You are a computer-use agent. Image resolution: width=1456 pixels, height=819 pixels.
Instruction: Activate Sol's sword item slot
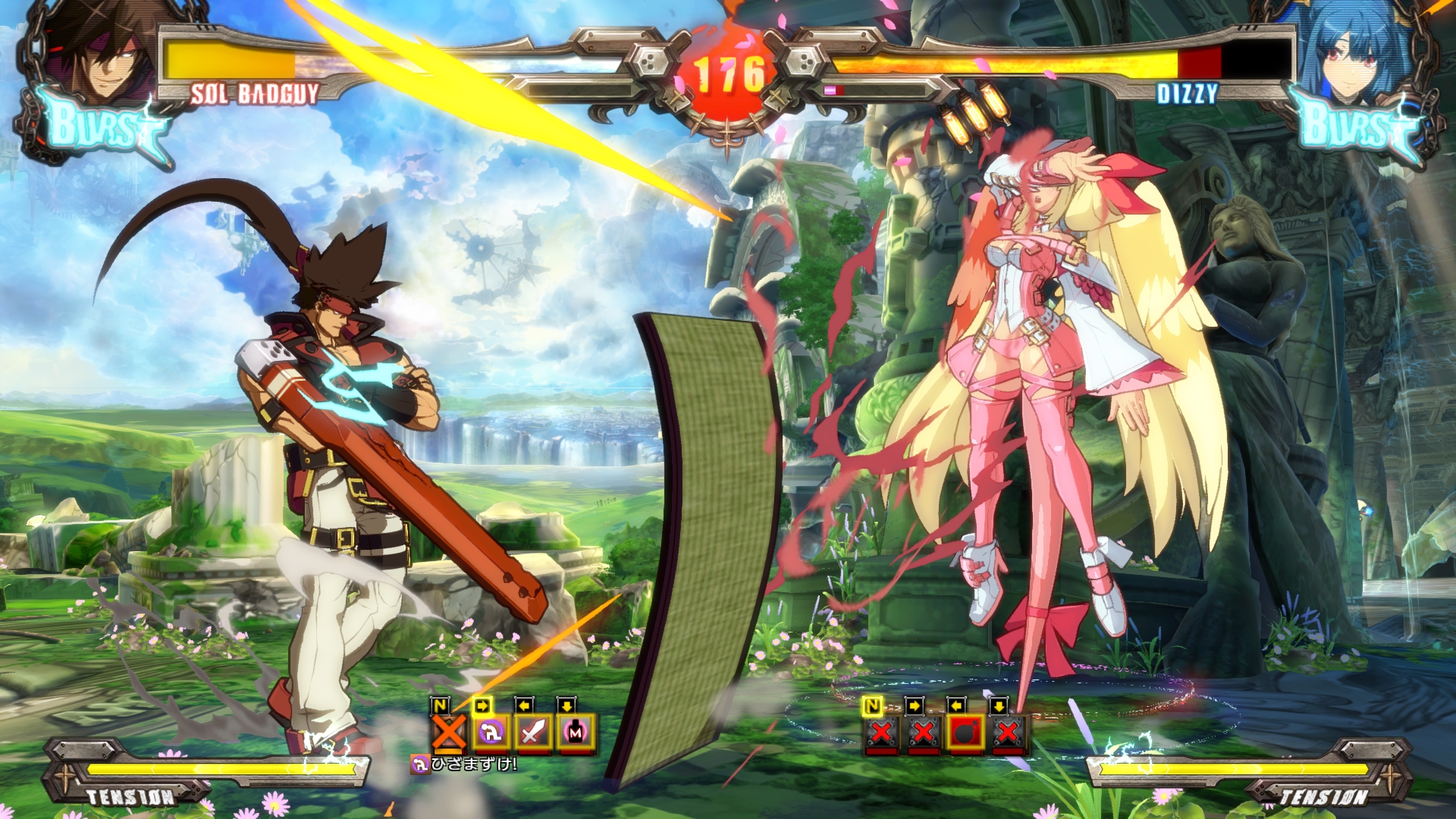coord(533,733)
